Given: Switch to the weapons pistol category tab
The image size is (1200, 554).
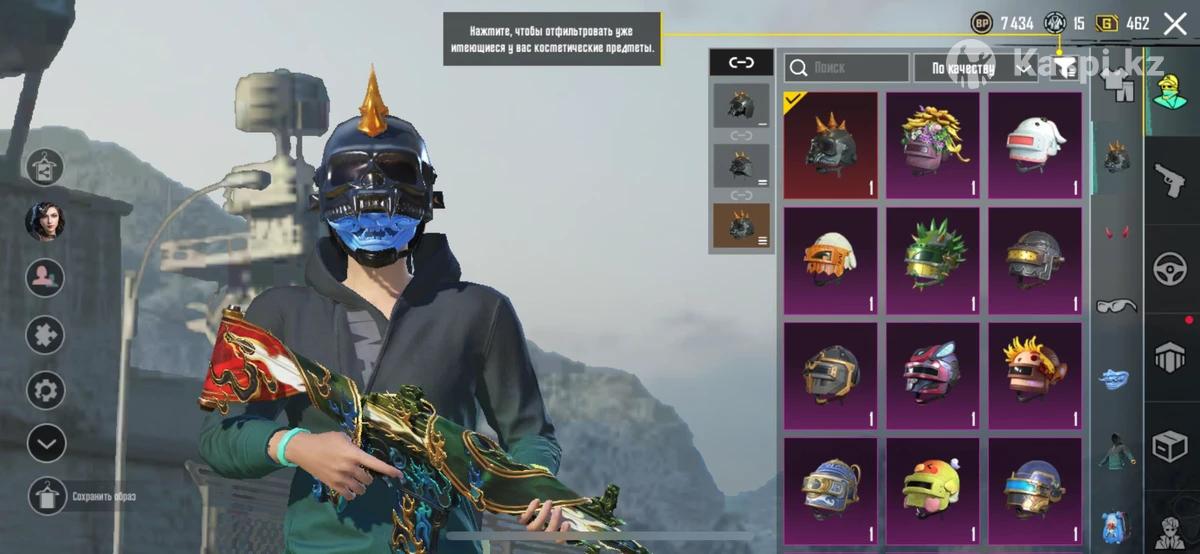Looking at the screenshot, I should (1171, 181).
